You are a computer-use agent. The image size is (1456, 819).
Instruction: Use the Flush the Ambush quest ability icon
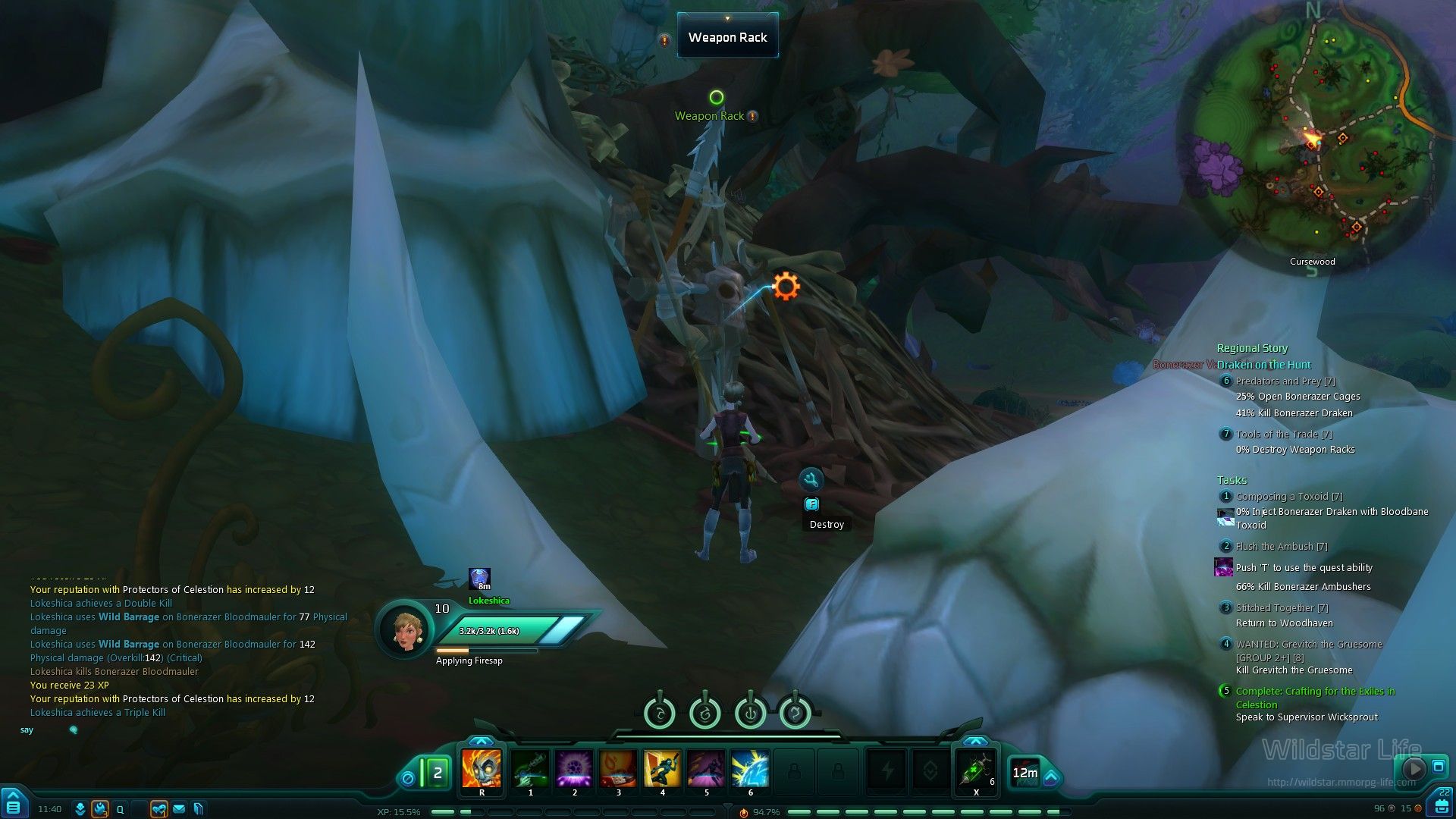(x=1223, y=567)
